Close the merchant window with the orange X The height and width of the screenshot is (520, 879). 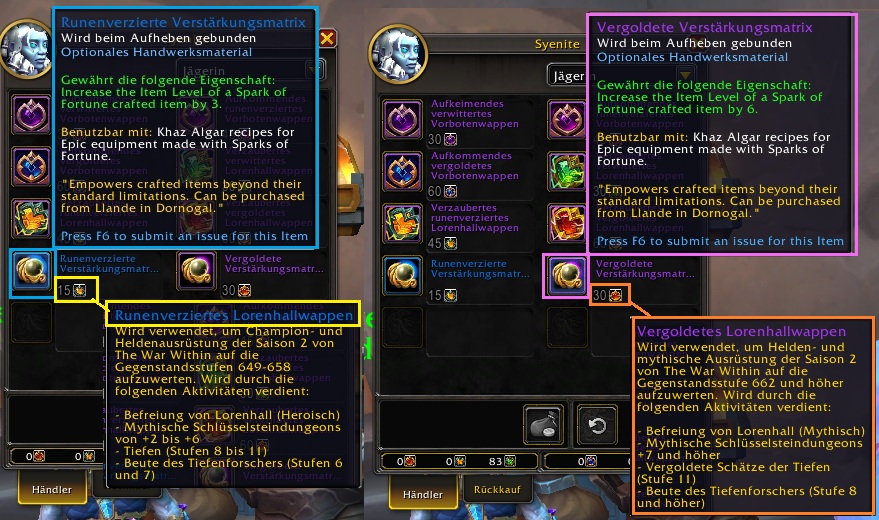click(327, 39)
